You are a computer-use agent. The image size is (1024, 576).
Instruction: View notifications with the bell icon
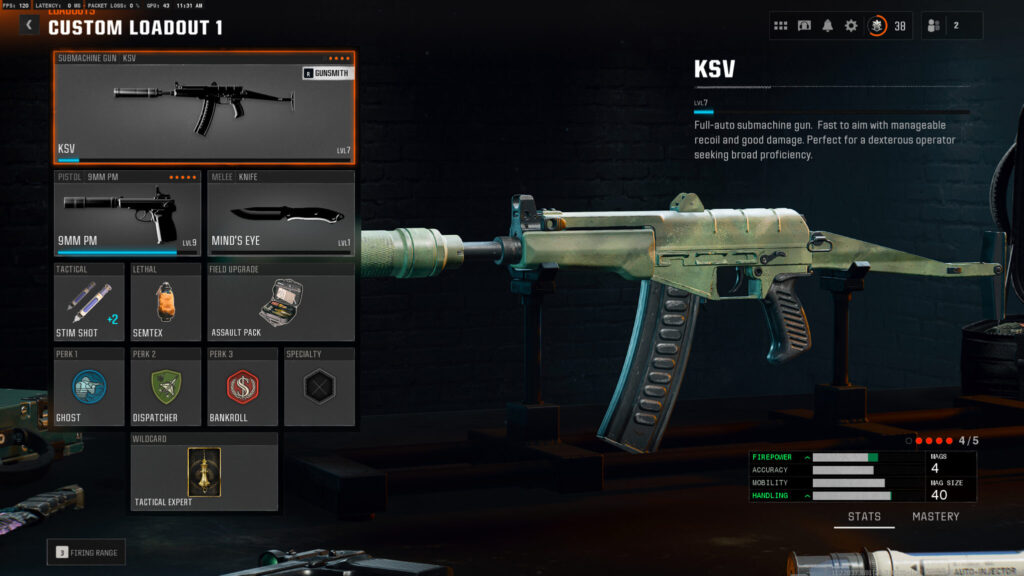tap(828, 26)
